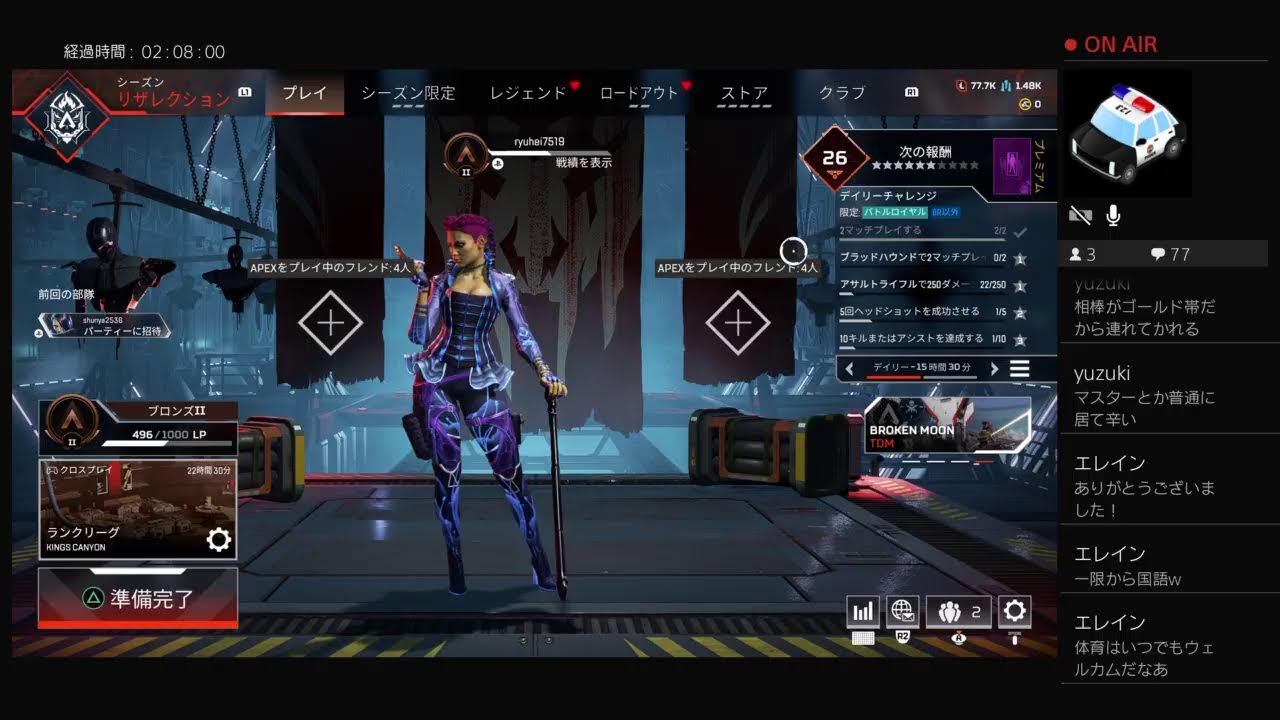
Task: Open the ストア tab
Action: 745,93
